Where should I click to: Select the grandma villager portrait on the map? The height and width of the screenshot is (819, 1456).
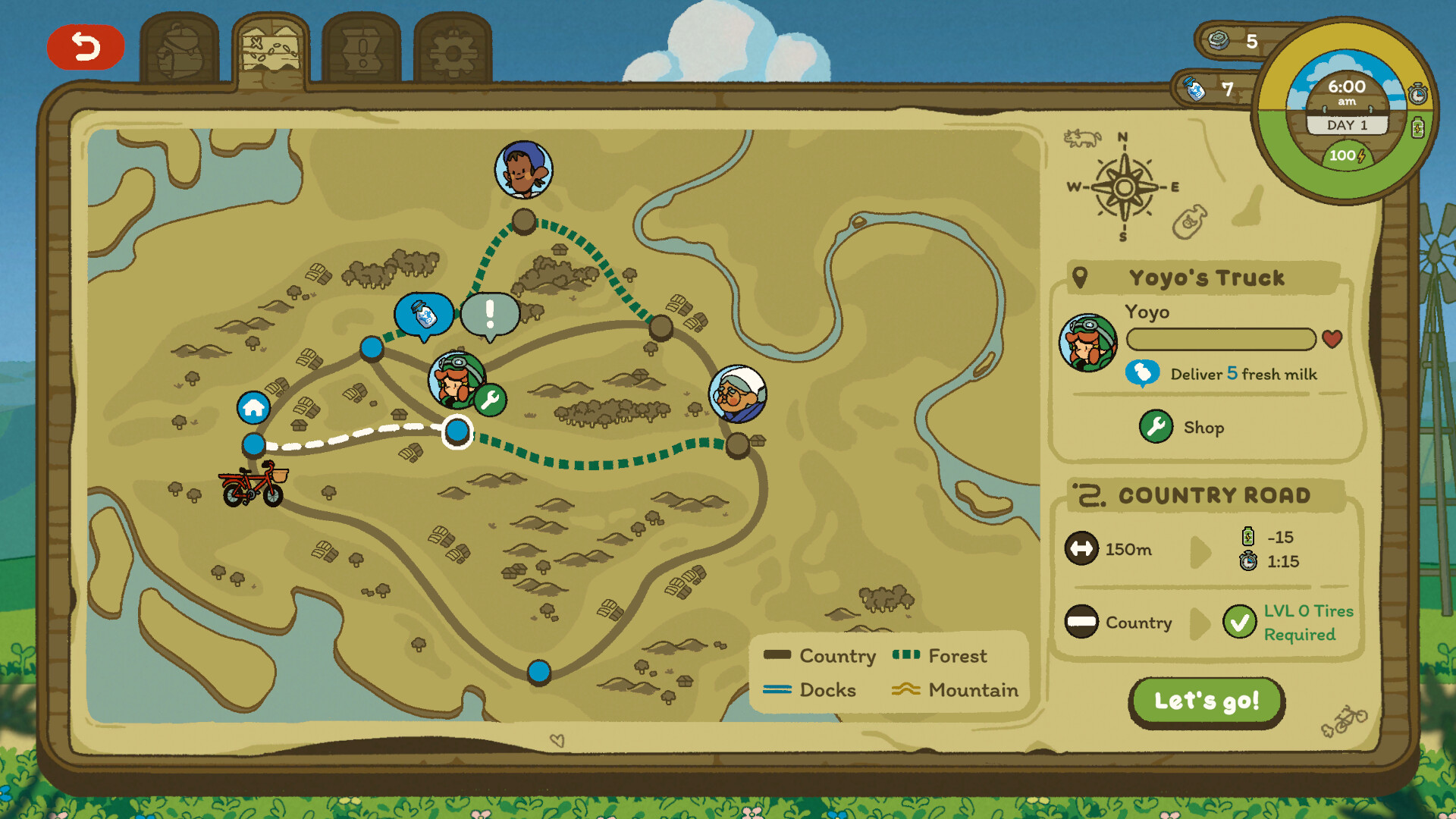pos(739,393)
